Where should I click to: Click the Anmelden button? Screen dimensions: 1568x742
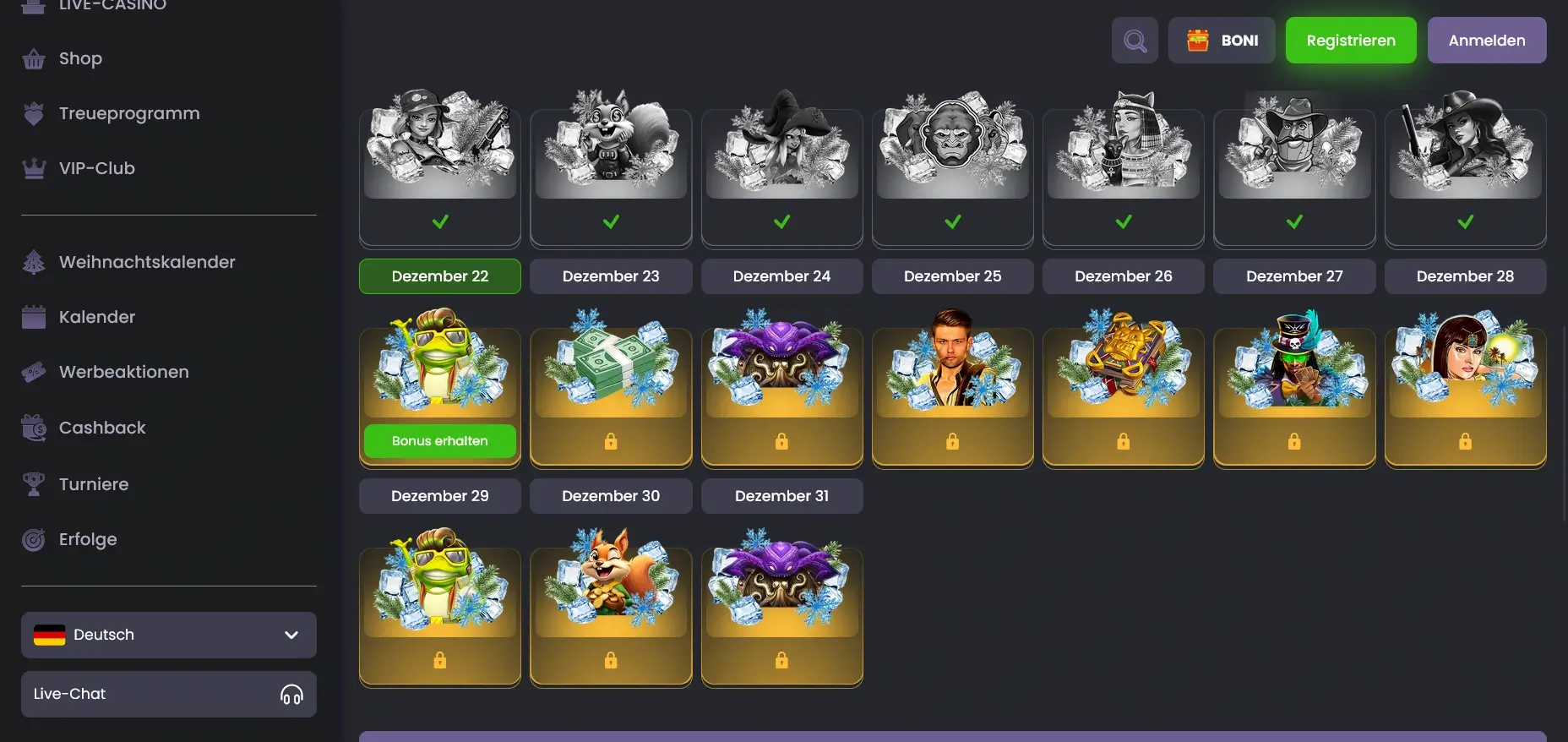pos(1486,40)
